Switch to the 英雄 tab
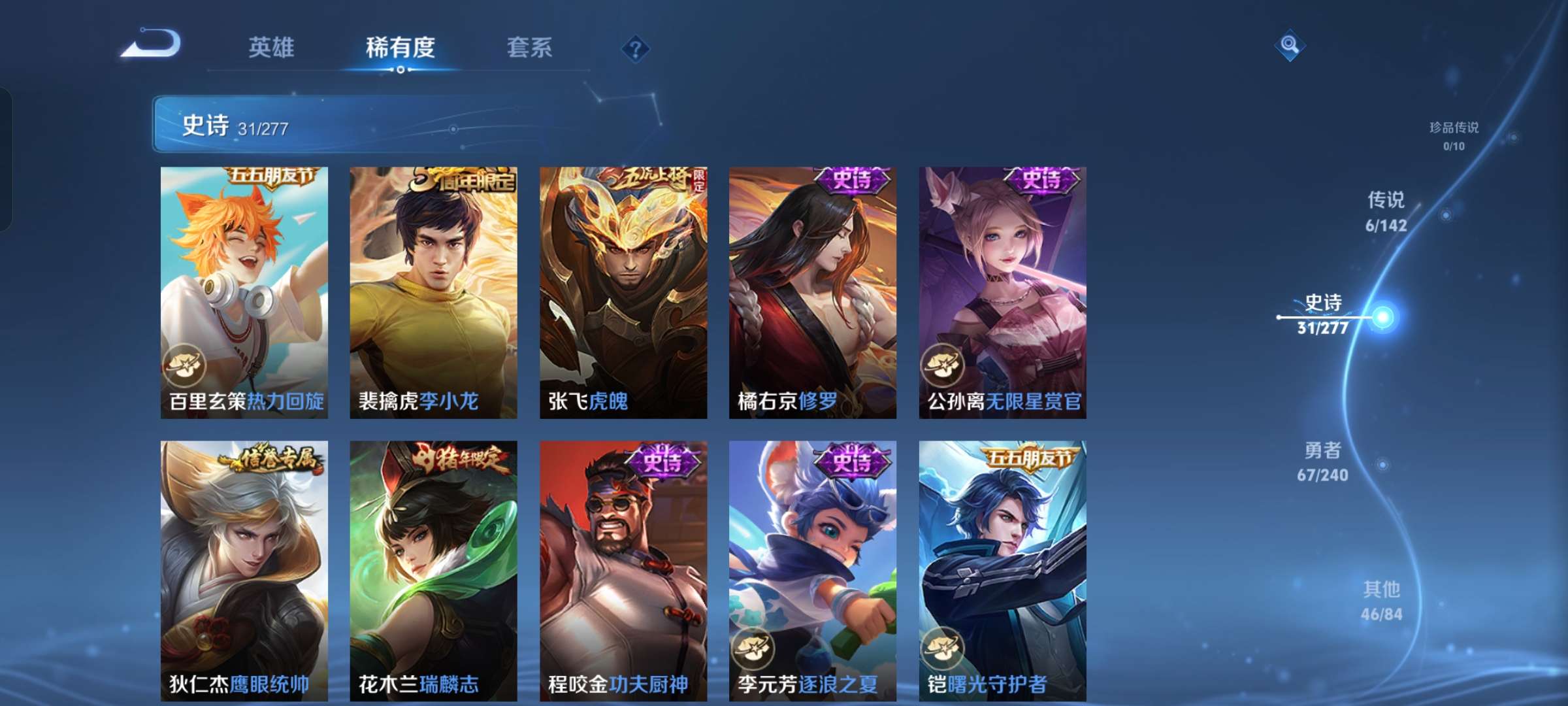 point(272,48)
